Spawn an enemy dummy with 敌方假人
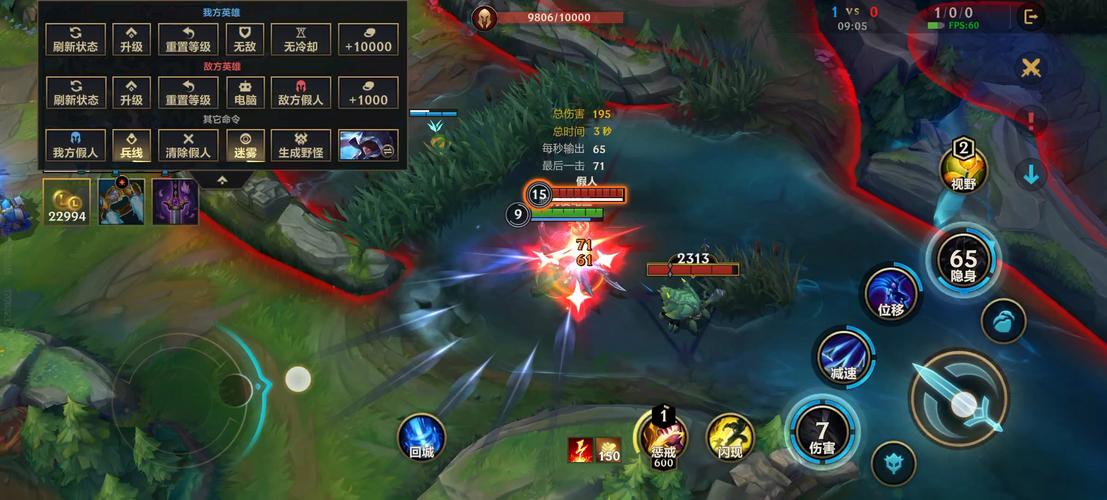The height and width of the screenshot is (500, 1107). [301, 92]
